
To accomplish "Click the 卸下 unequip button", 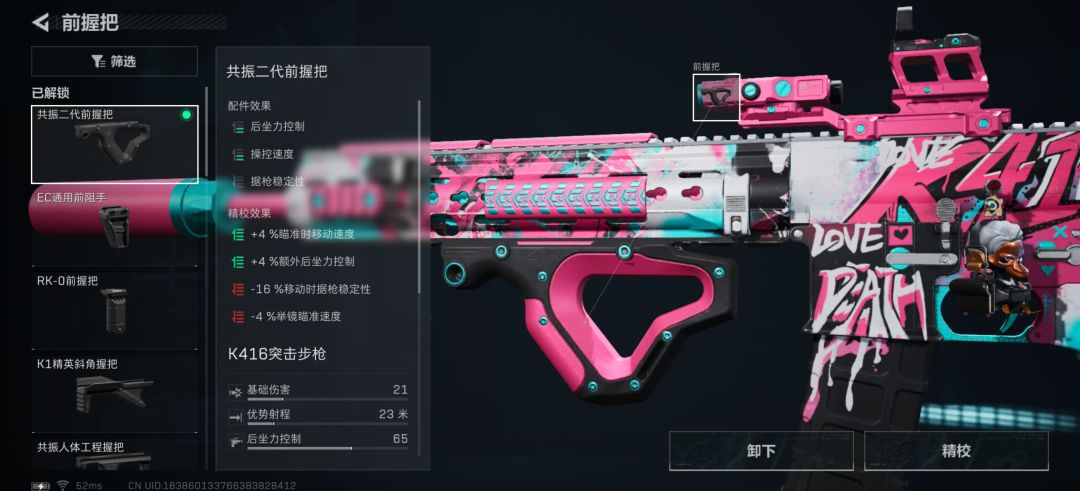I will pyautogui.click(x=761, y=451).
